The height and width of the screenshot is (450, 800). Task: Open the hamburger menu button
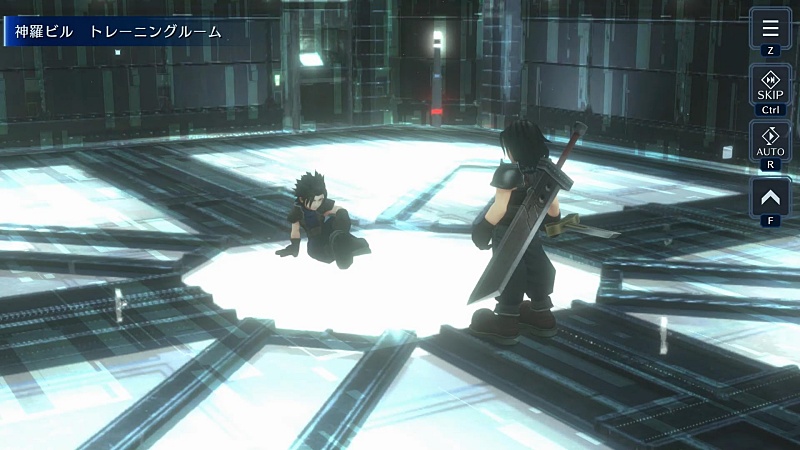pyautogui.click(x=770, y=28)
